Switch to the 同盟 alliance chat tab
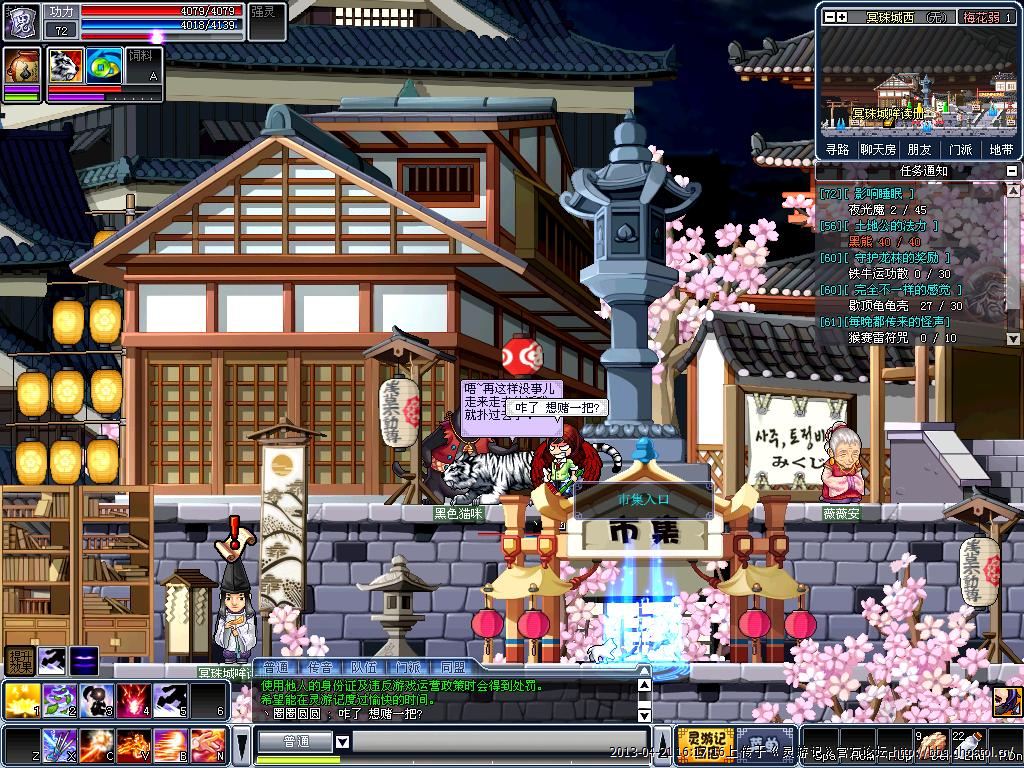The width and height of the screenshot is (1024, 768). click(451, 667)
